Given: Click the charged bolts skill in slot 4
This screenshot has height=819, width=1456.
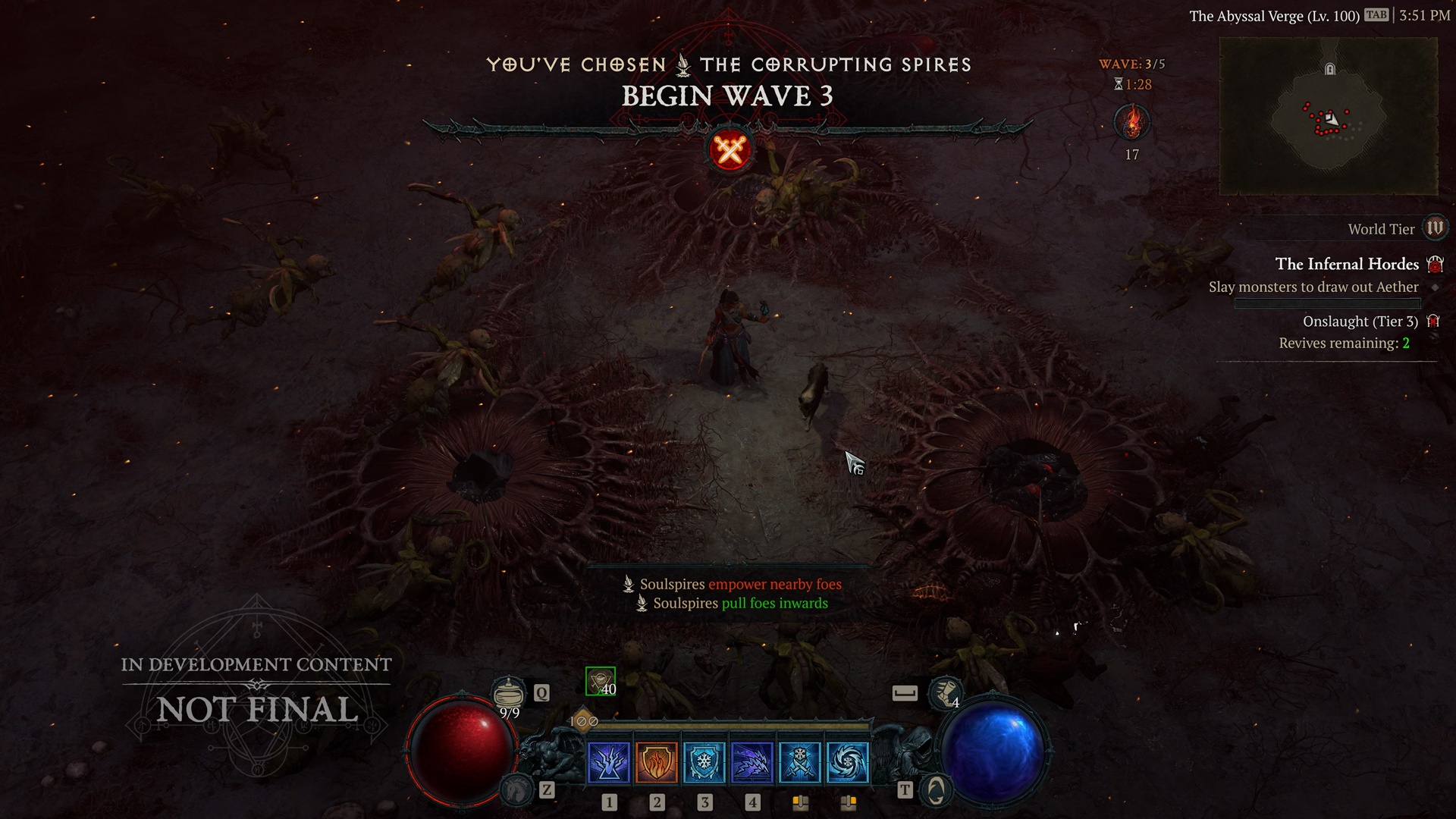Looking at the screenshot, I should [x=753, y=763].
